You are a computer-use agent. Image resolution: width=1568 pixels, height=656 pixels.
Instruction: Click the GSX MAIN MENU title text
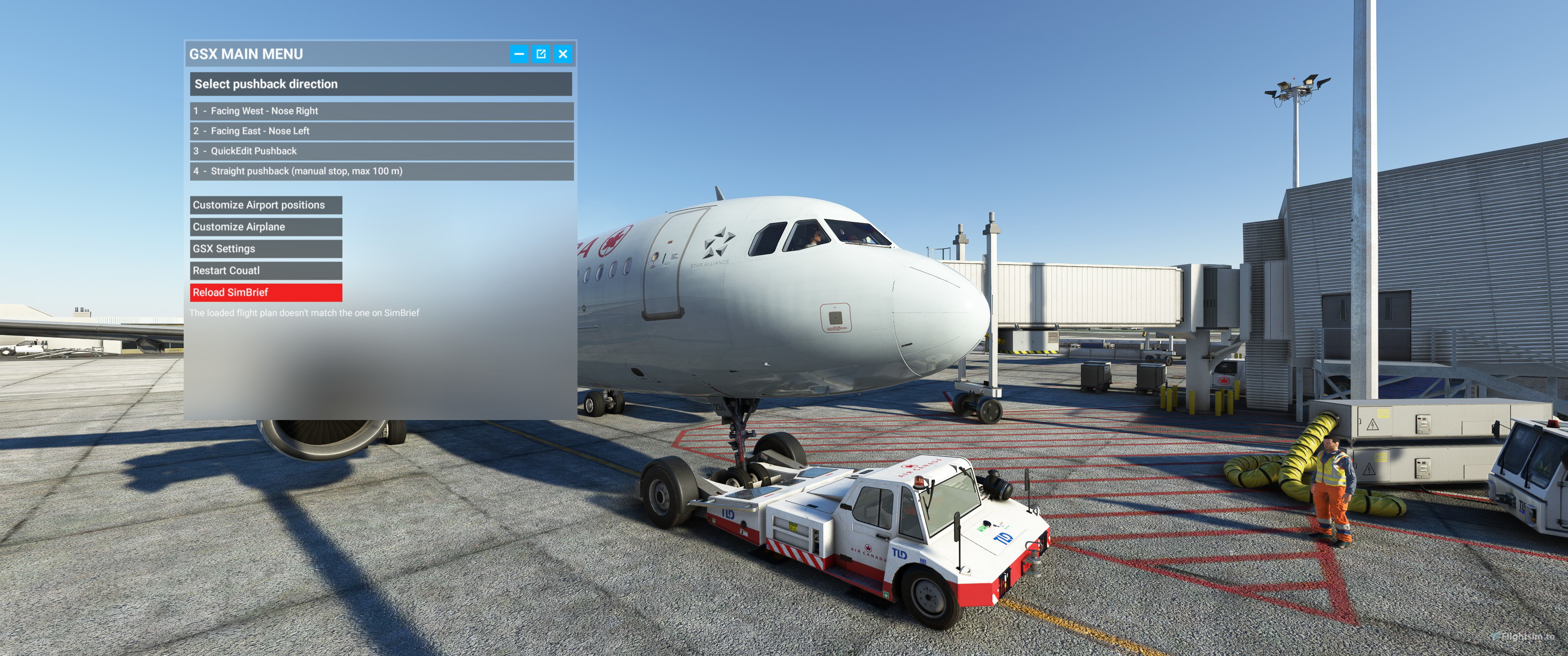246,54
